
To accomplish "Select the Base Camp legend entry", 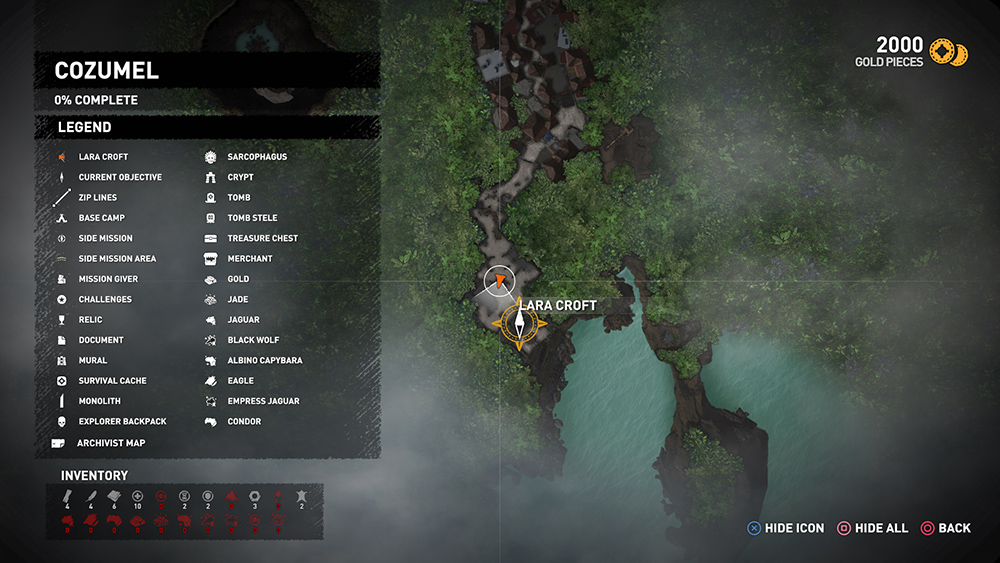I will (x=101, y=218).
